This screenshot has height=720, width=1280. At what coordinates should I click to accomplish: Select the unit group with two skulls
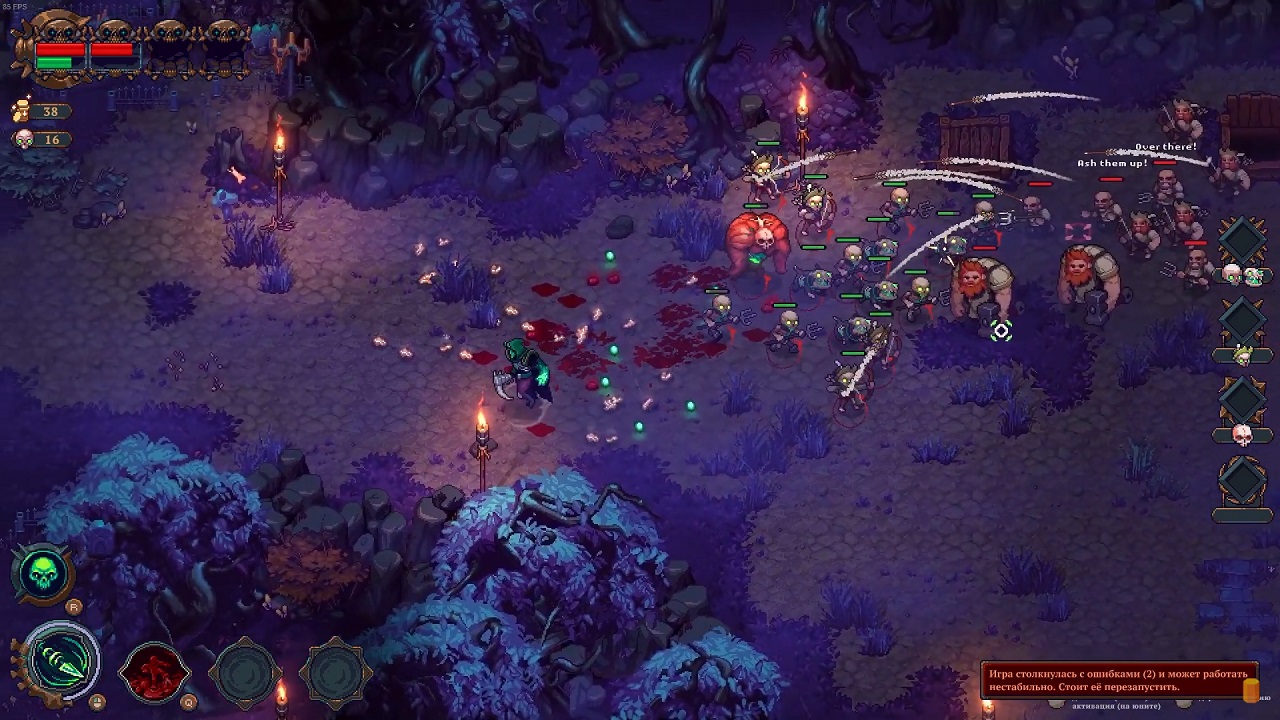[1243, 273]
